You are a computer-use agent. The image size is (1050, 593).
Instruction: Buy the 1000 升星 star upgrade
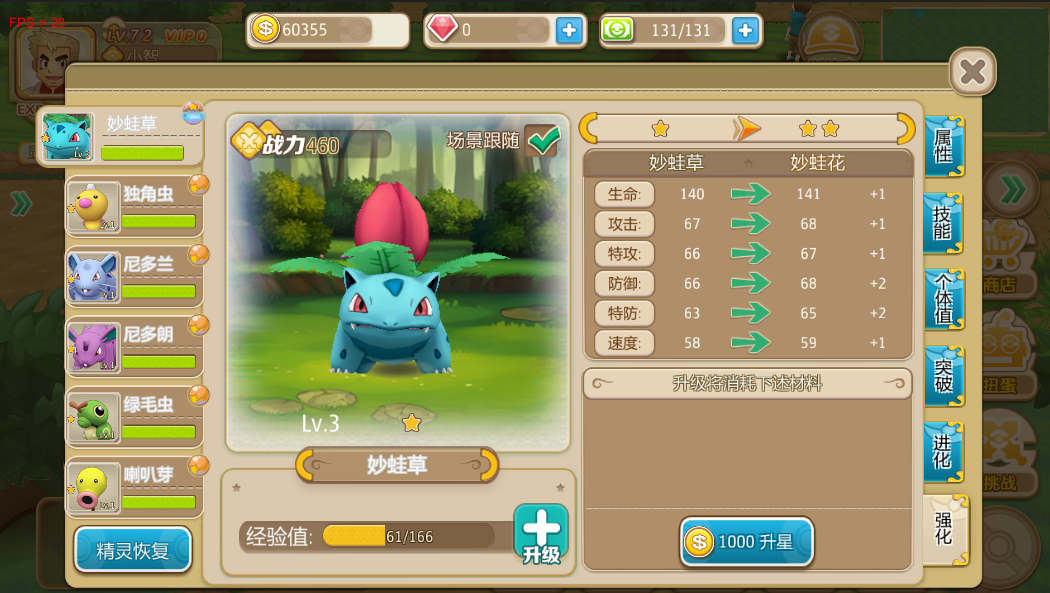point(747,542)
